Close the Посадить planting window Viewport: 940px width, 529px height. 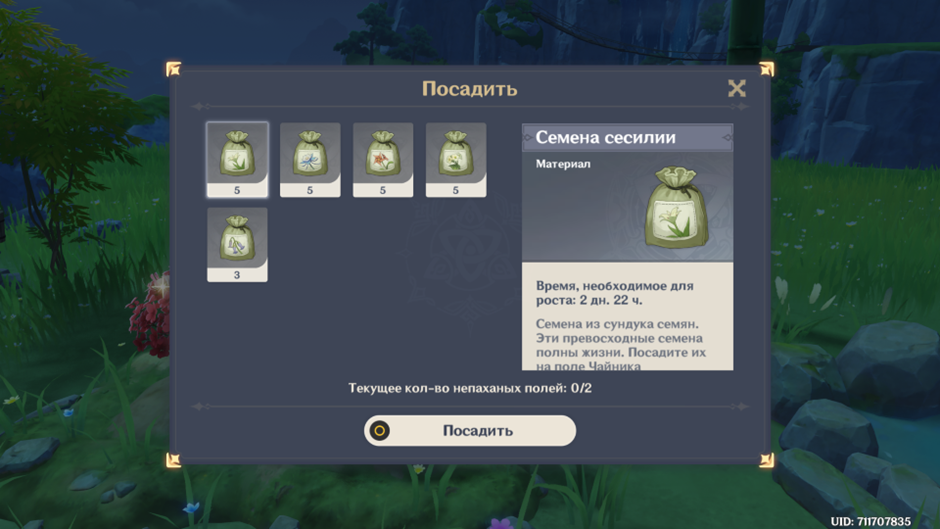[737, 88]
